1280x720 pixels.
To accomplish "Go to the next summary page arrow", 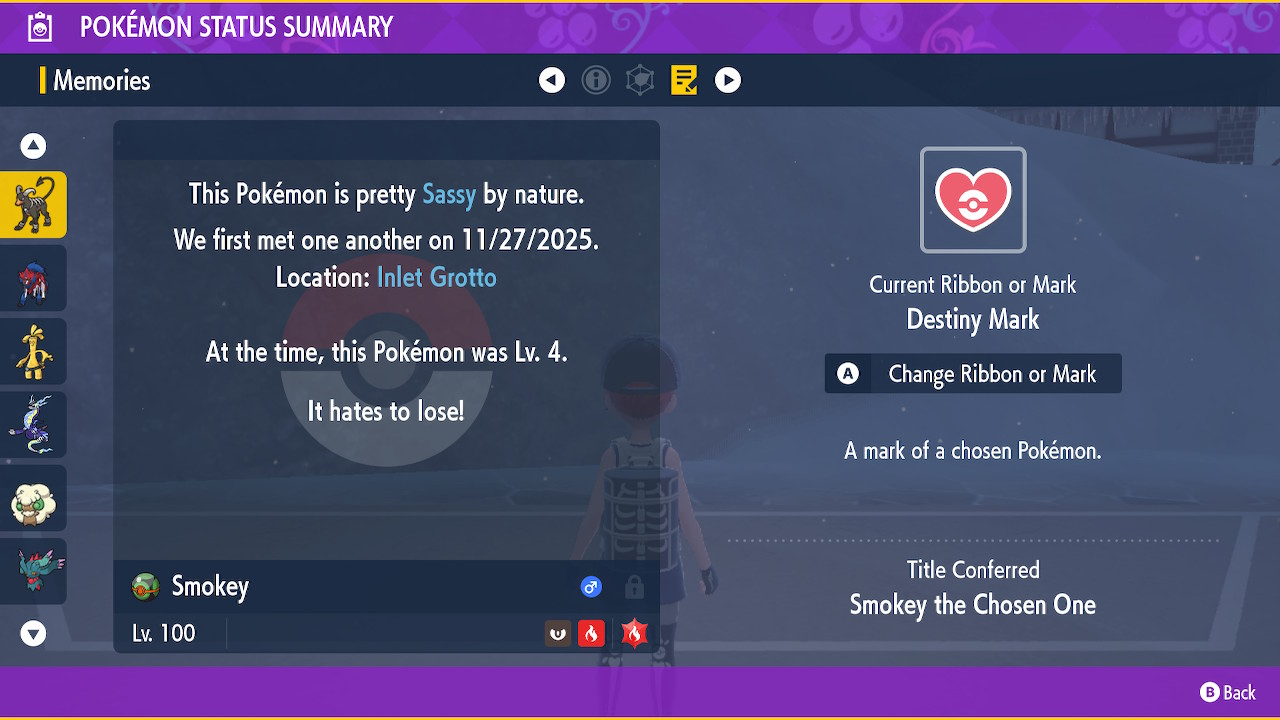I will 728,80.
